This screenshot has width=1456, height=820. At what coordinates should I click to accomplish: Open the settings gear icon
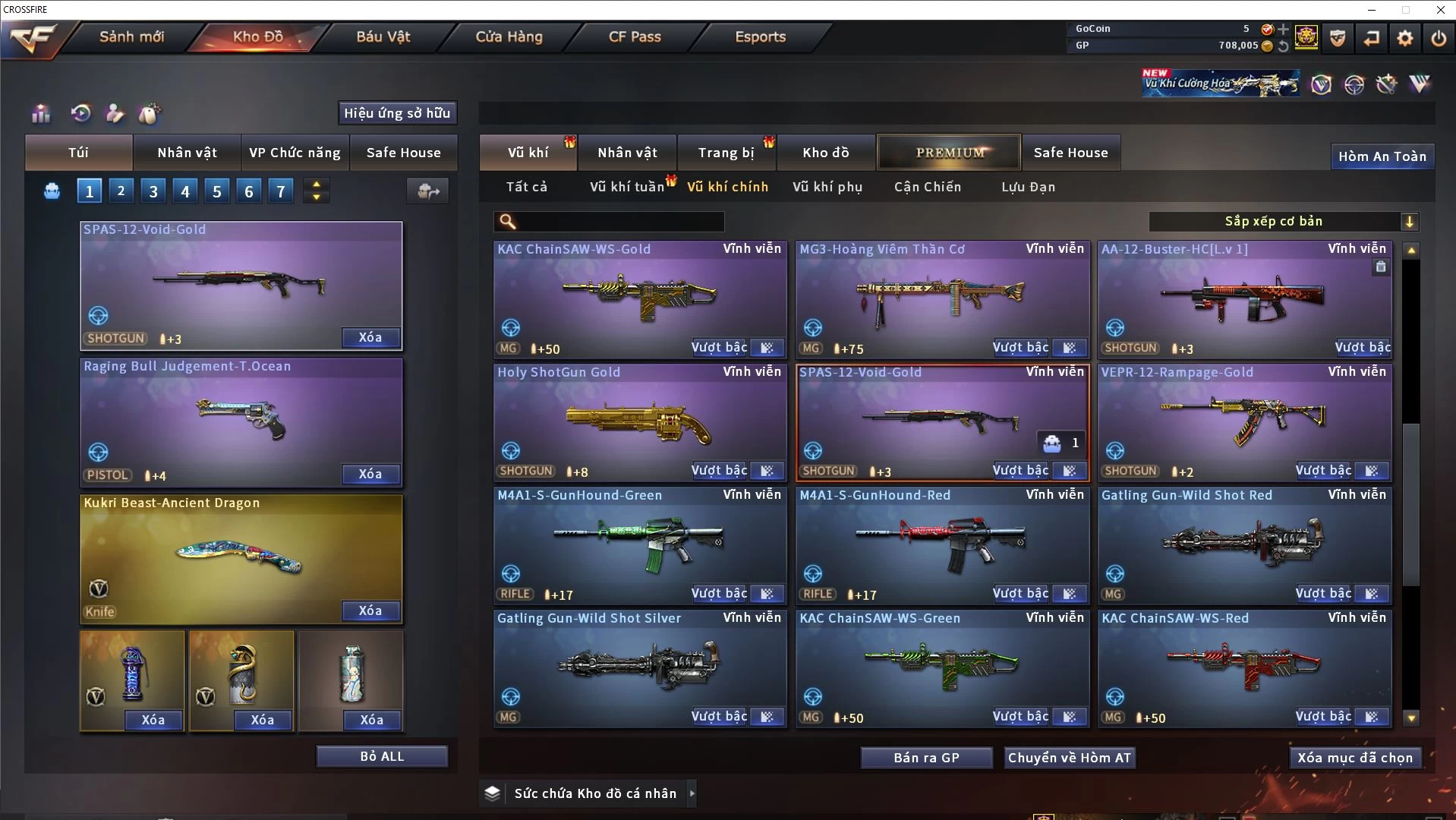pos(1404,38)
